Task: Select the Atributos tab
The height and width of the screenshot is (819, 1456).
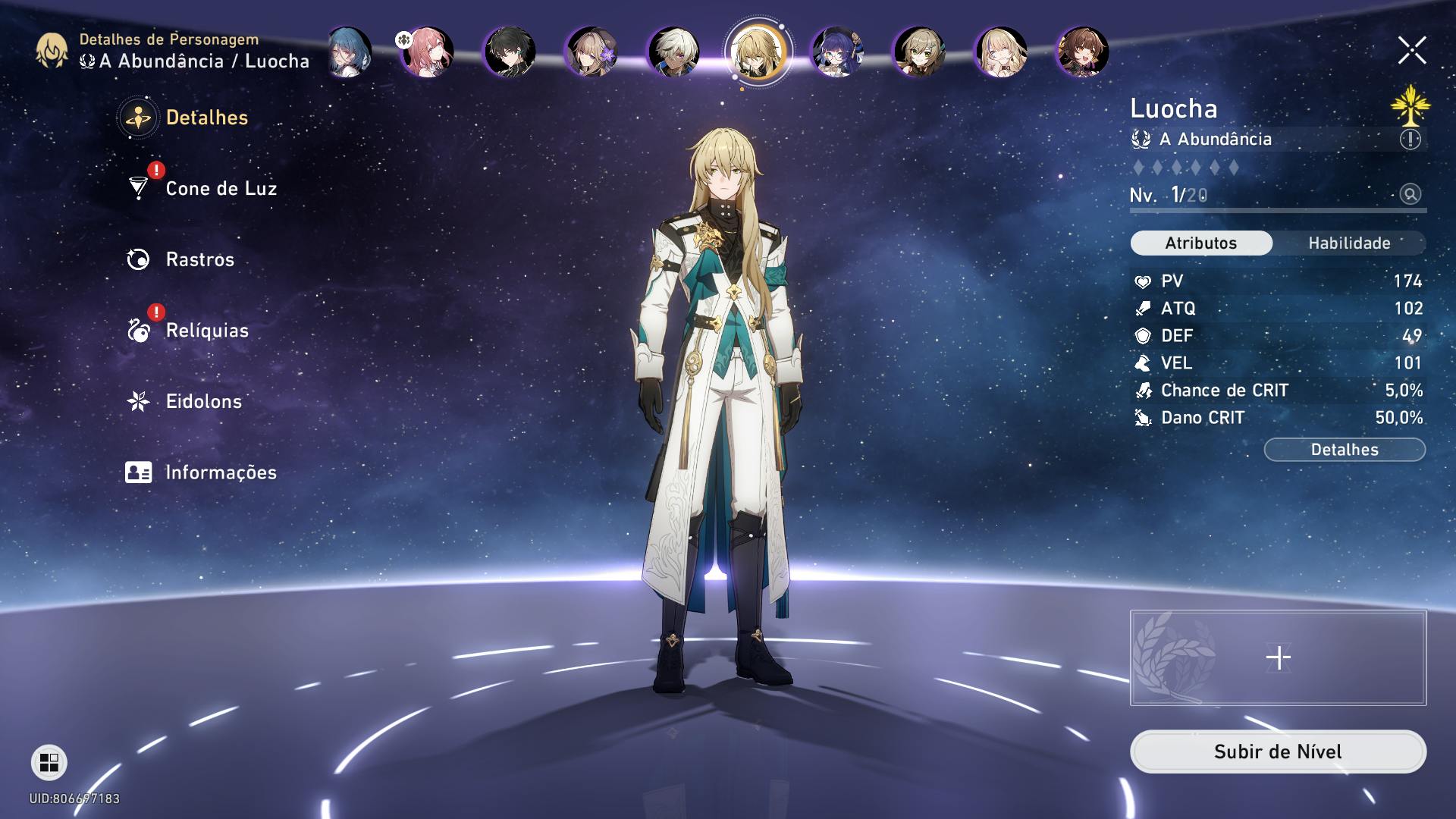Action: (x=1201, y=243)
